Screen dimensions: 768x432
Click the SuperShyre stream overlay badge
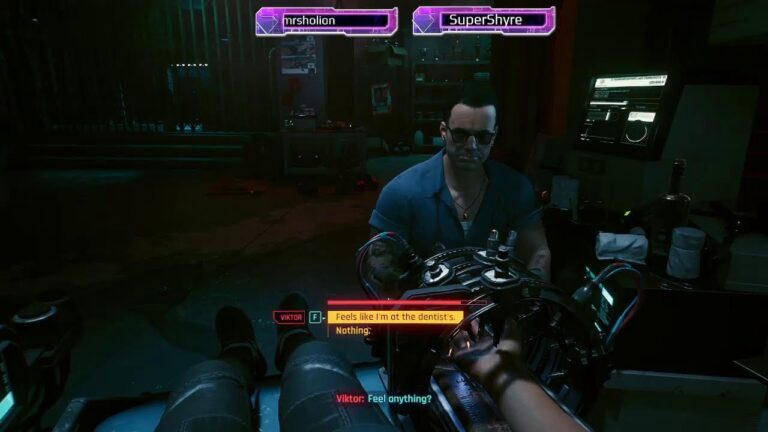484,20
